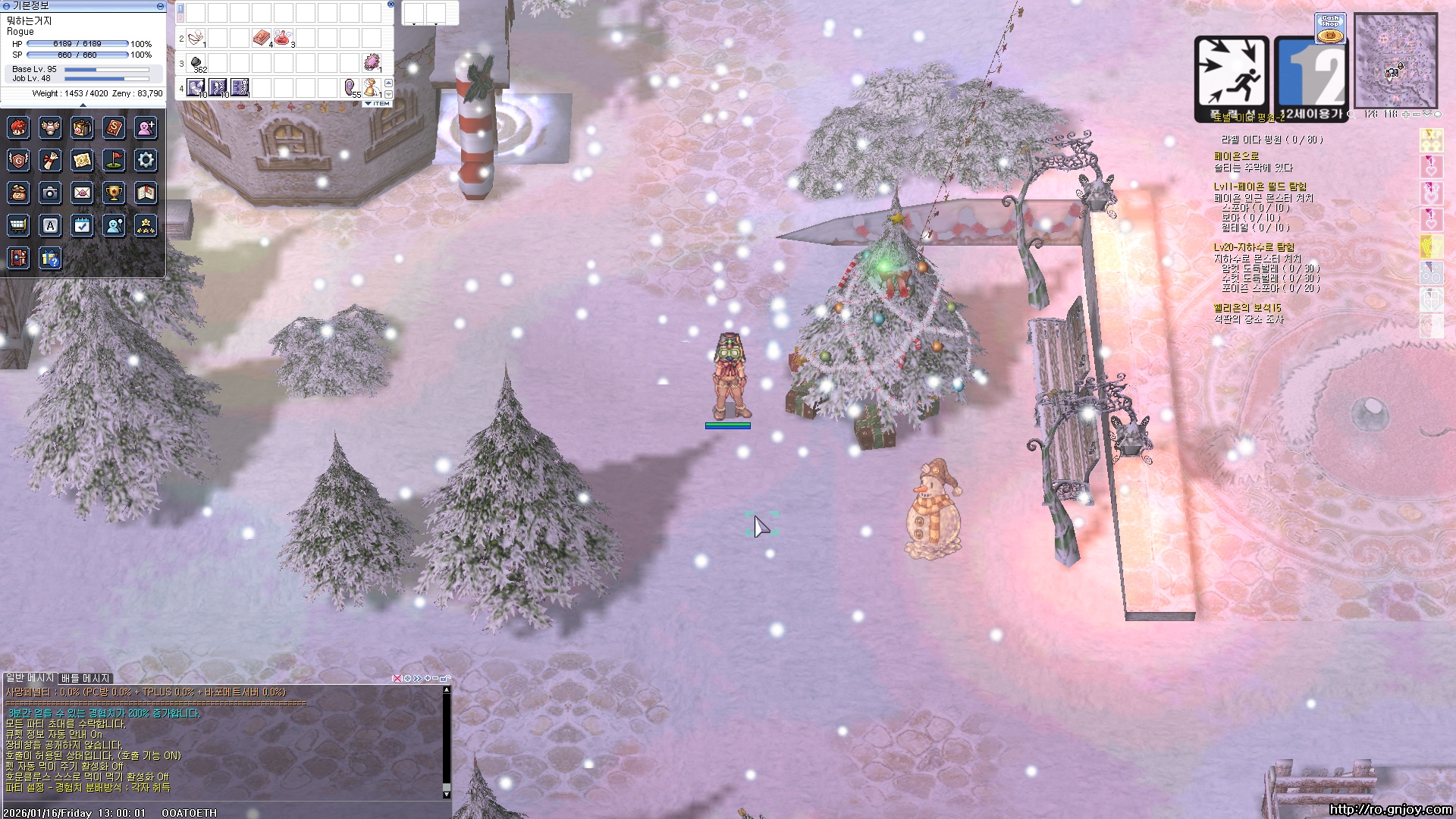The image size is (1456, 819).
Task: Use the red winged potion hotbar slot
Action: 283,37
